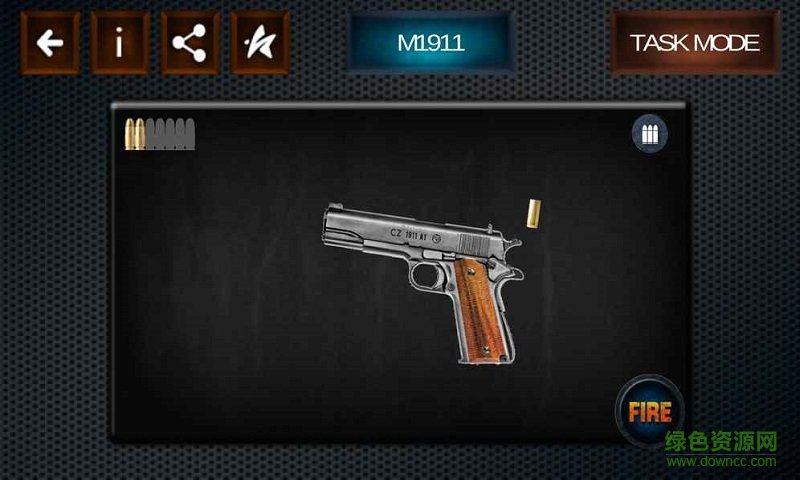Image resolution: width=800 pixels, height=480 pixels.
Task: Switch to Task Mode
Action: tap(694, 43)
